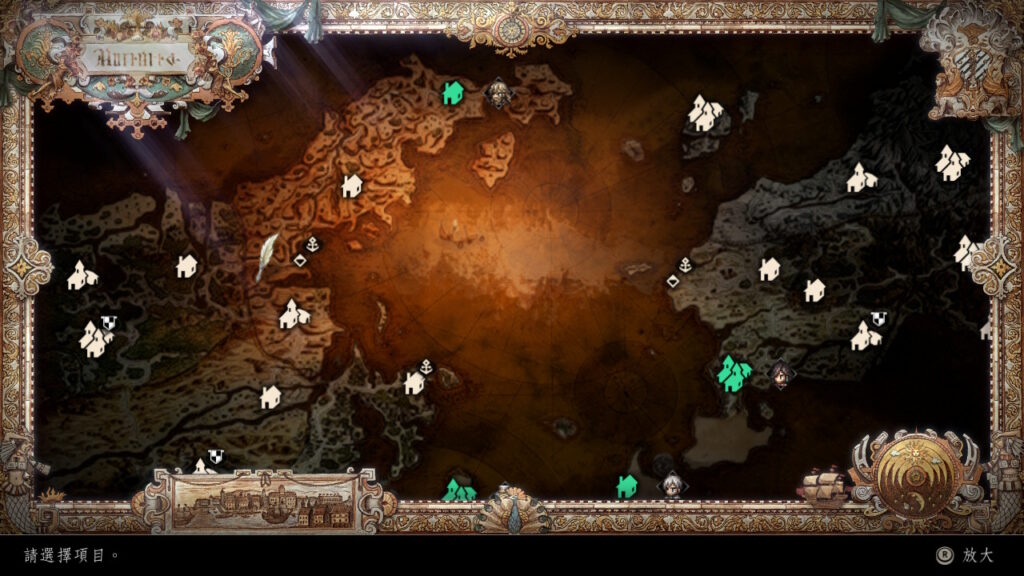Pick green town cluster by the peacock ornament
Screen dimensions: 1024x576
click(459, 490)
